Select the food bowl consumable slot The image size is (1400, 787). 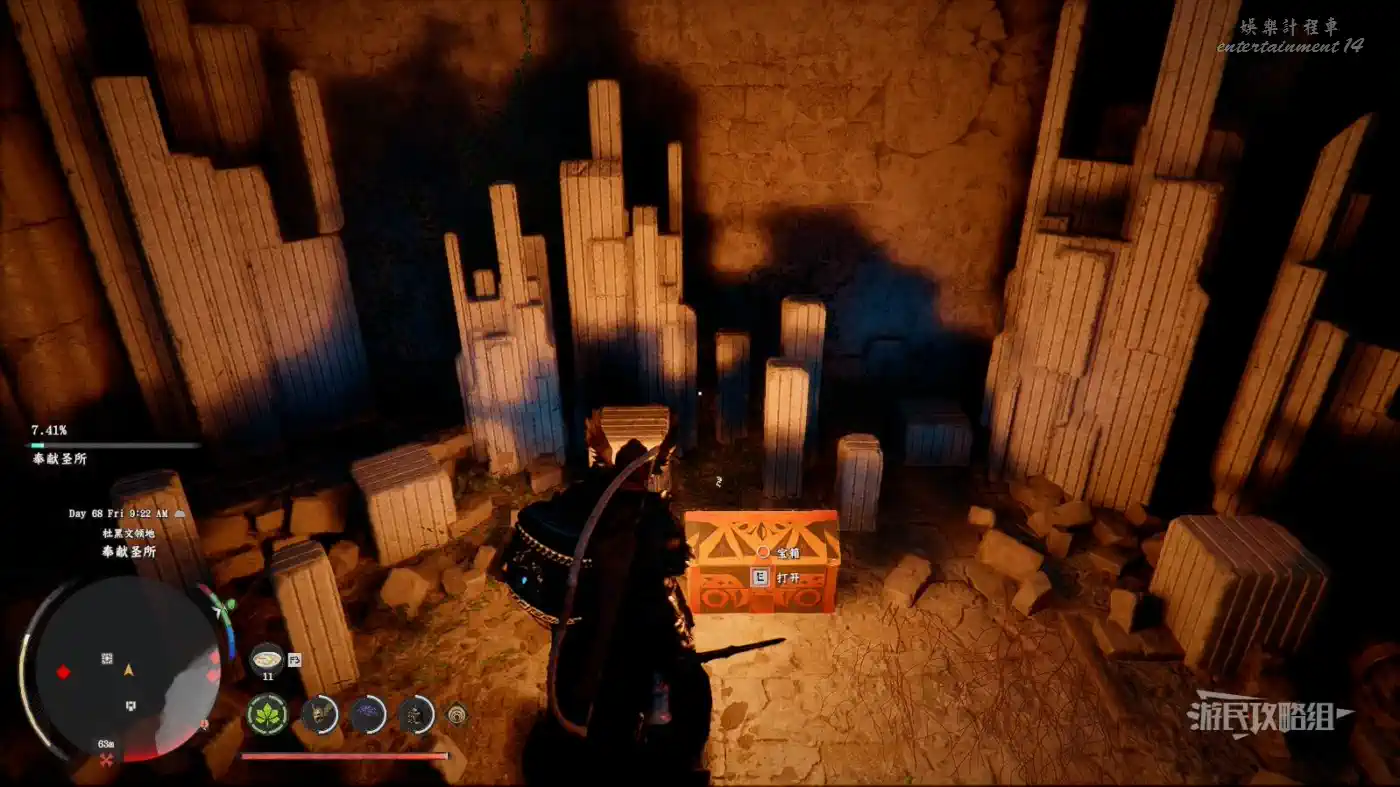point(267,657)
